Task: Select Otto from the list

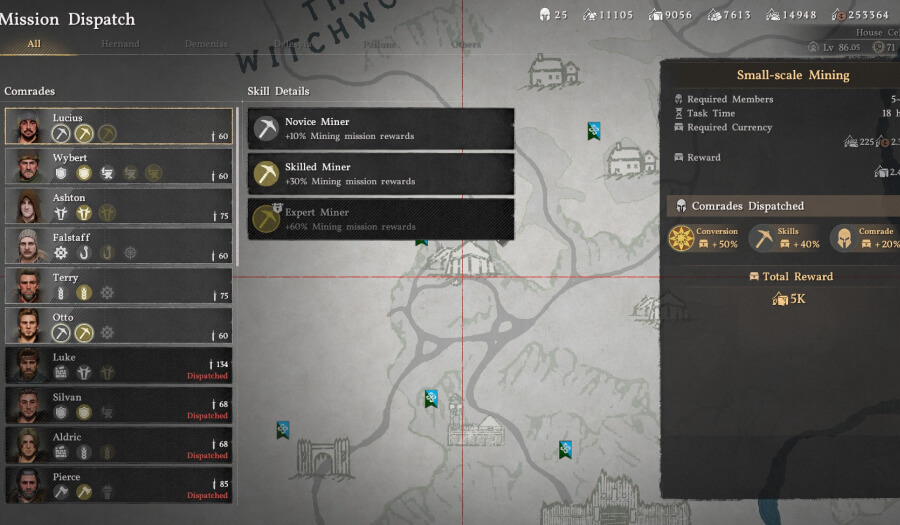Action: pos(118,326)
